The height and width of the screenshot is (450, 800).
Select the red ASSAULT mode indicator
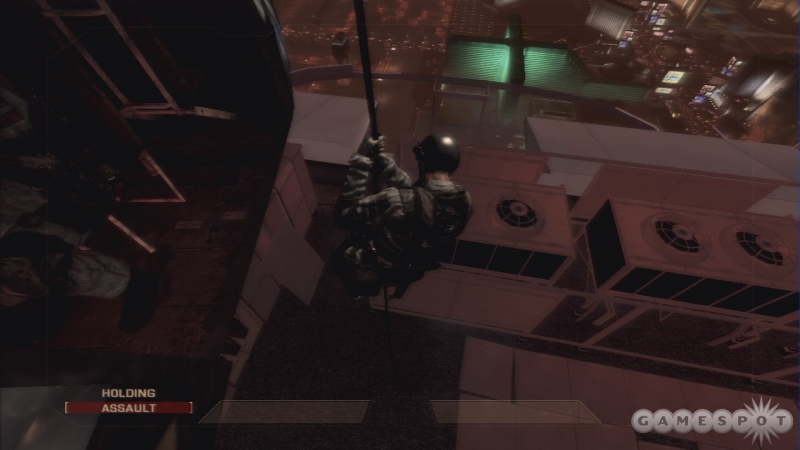[128, 408]
